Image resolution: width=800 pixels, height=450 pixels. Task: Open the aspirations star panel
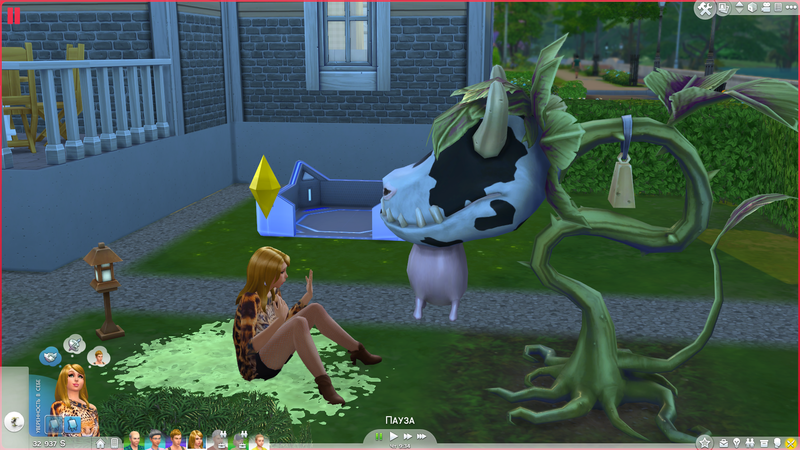pos(704,441)
